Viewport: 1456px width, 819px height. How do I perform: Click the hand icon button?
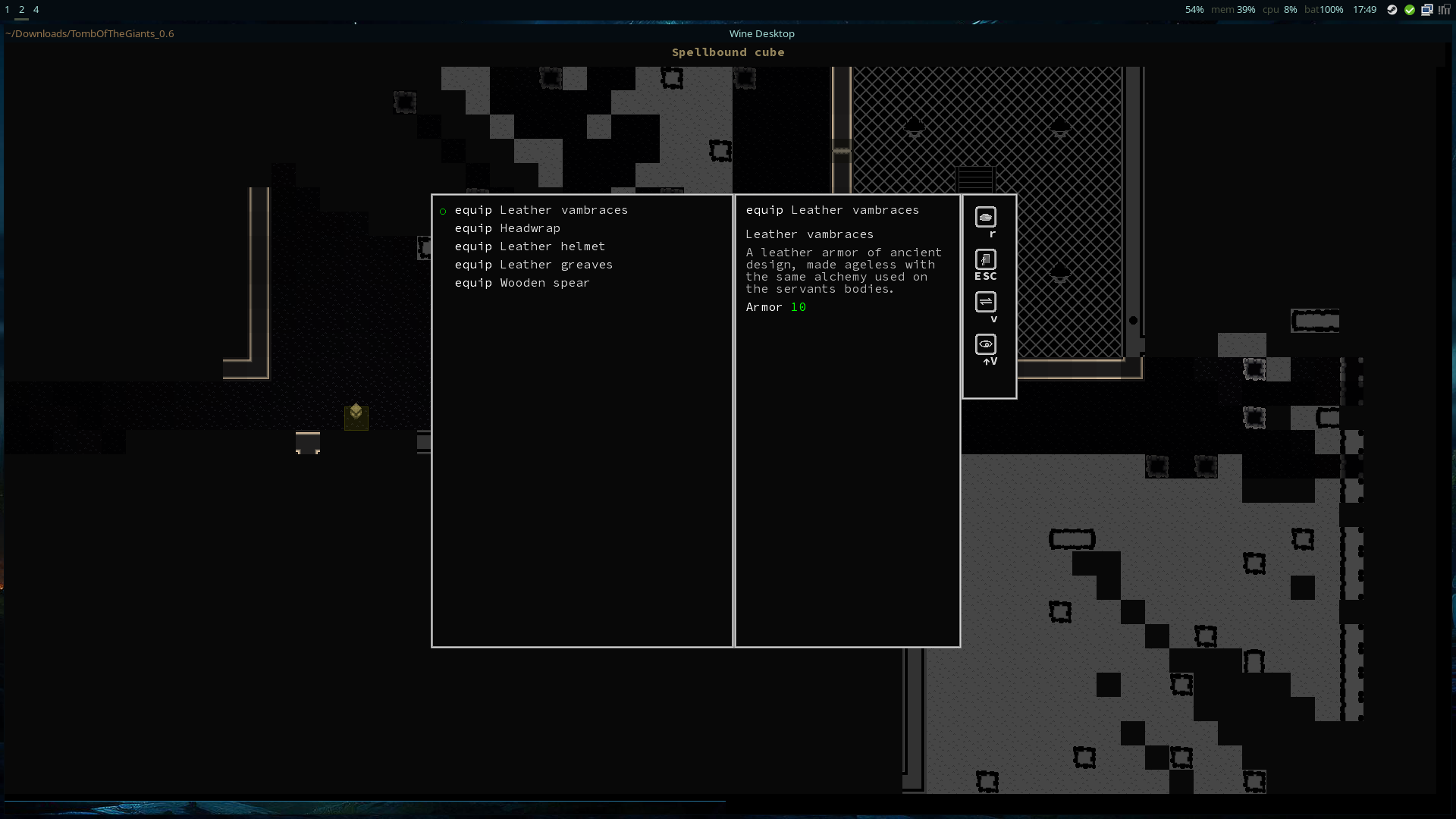[985, 218]
